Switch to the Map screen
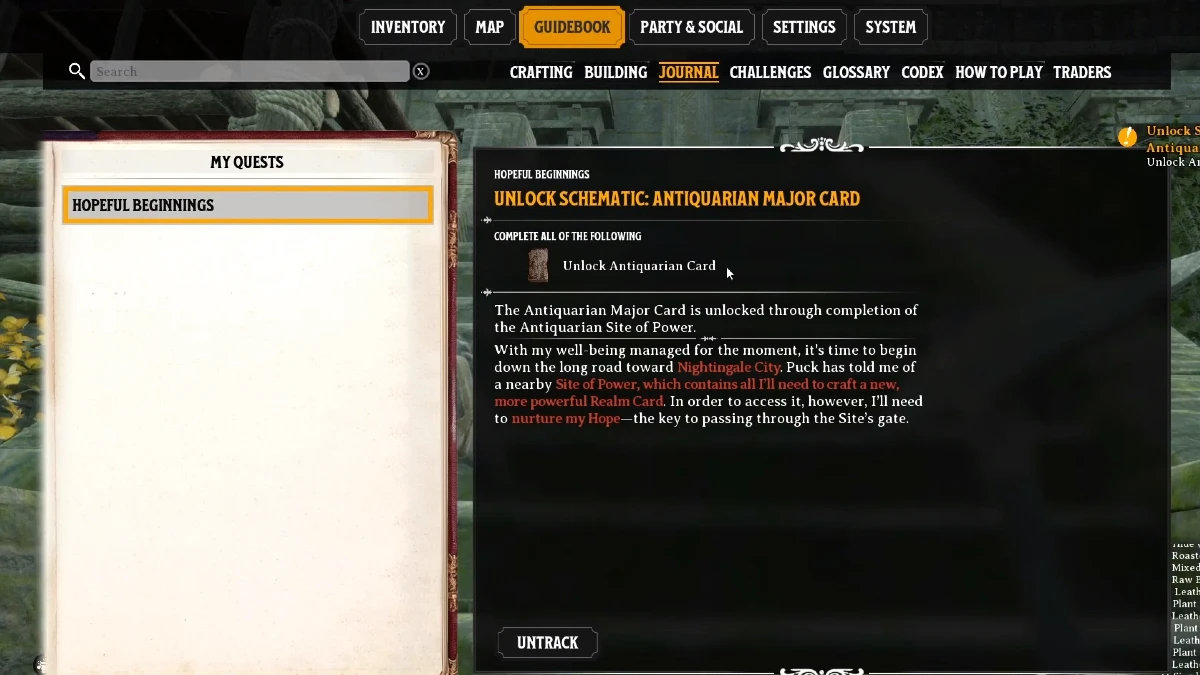 pos(489,27)
